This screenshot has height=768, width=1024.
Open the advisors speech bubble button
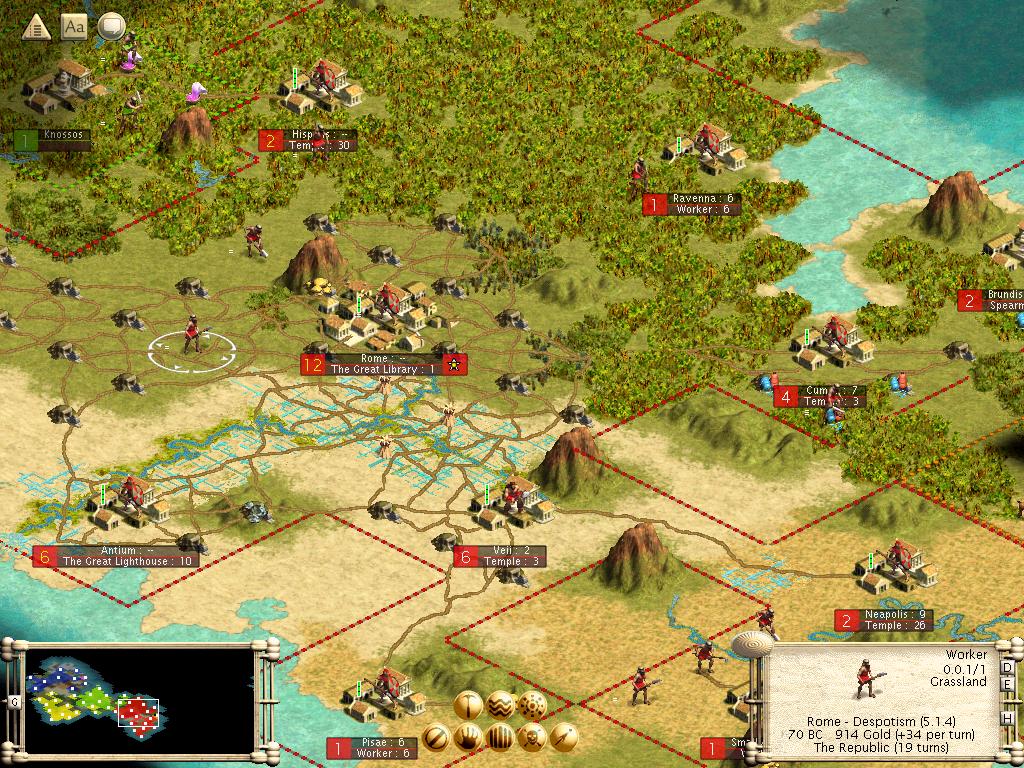click(111, 27)
